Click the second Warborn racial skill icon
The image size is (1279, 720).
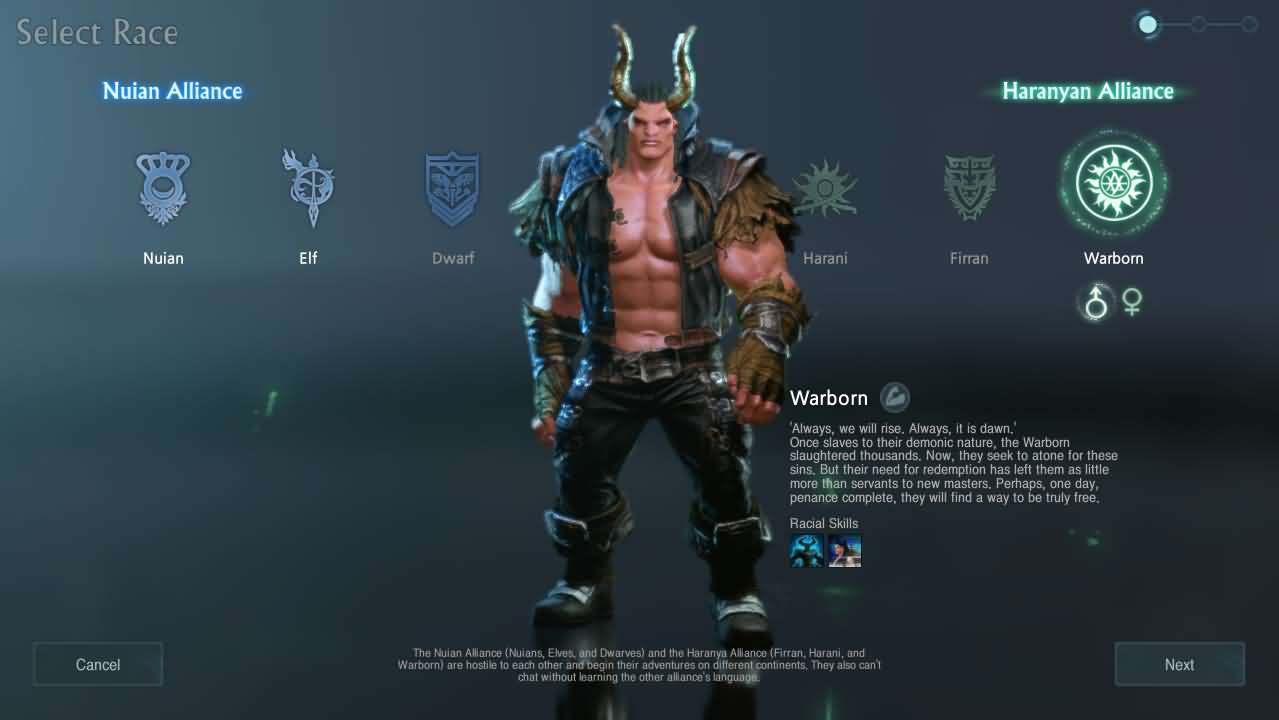tap(844, 551)
